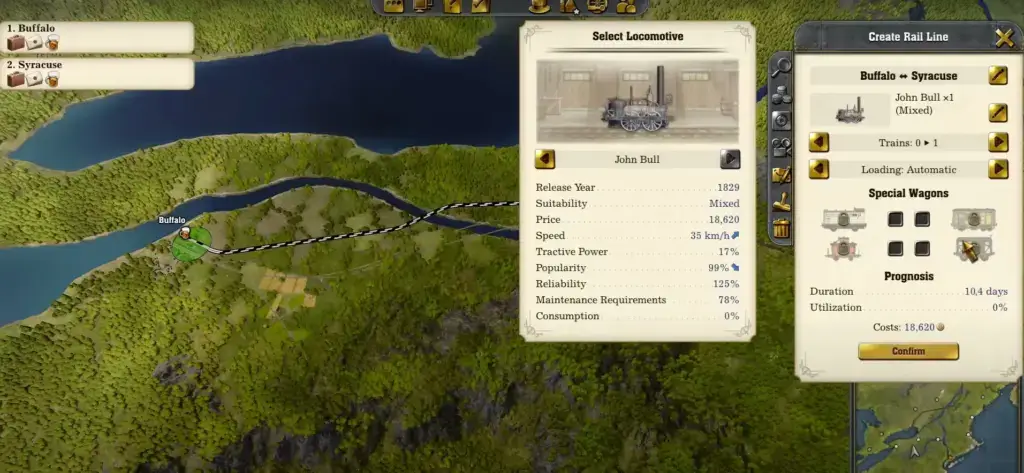Edit the John Bull locomotive choice
The image size is (1024, 473).
[x=997, y=111]
